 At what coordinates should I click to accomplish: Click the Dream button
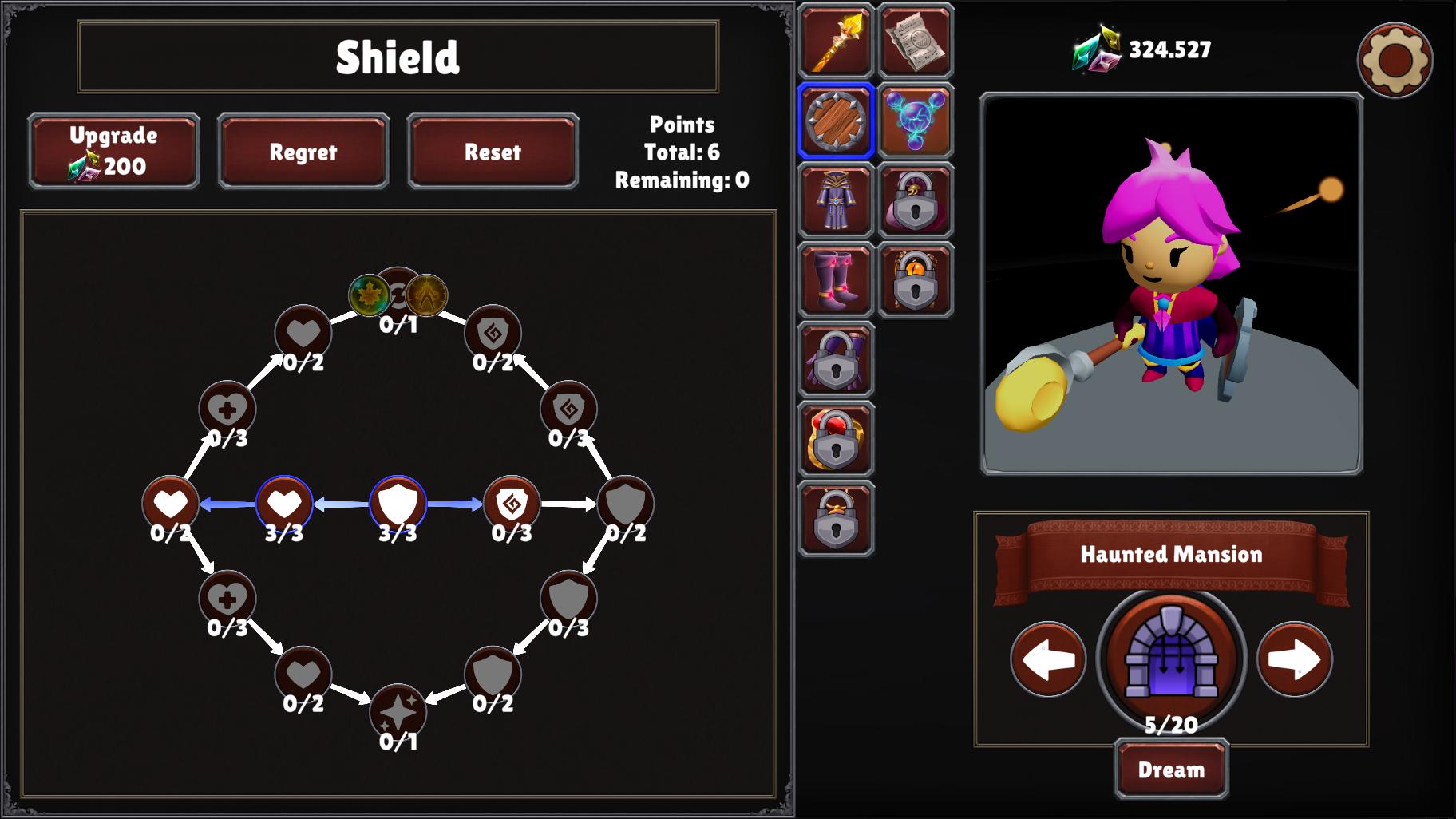pyautogui.click(x=1169, y=769)
